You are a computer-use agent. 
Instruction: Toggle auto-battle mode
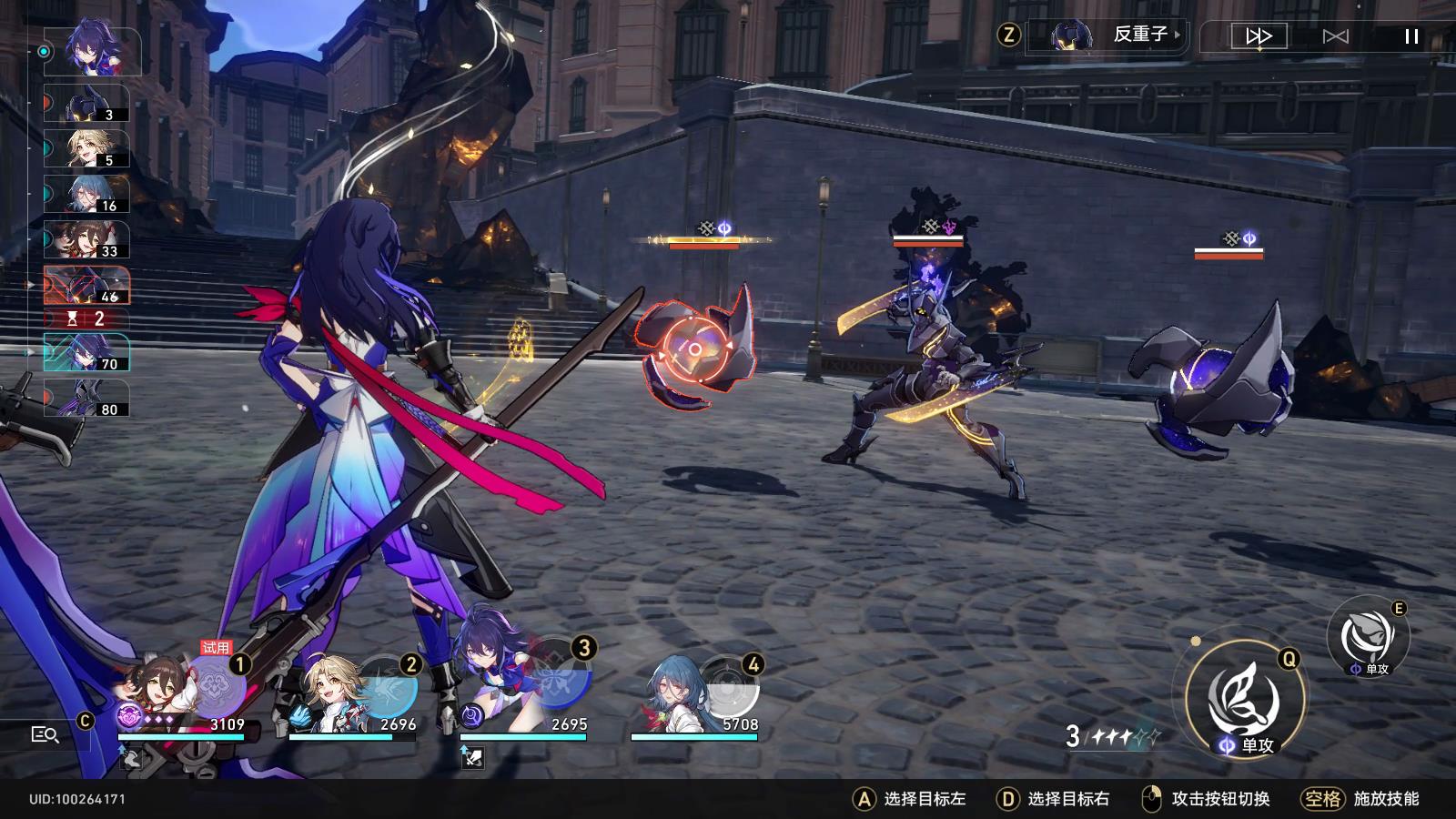[x=1335, y=36]
